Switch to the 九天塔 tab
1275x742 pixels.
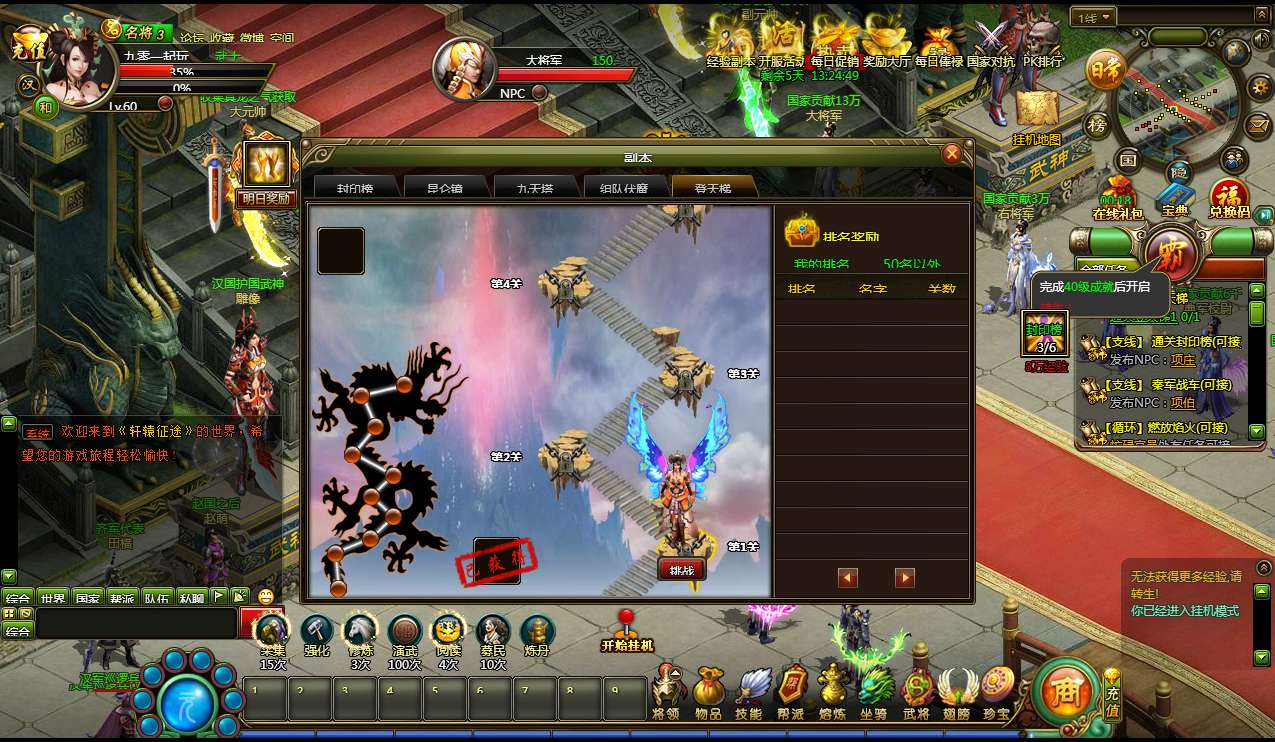coord(535,188)
